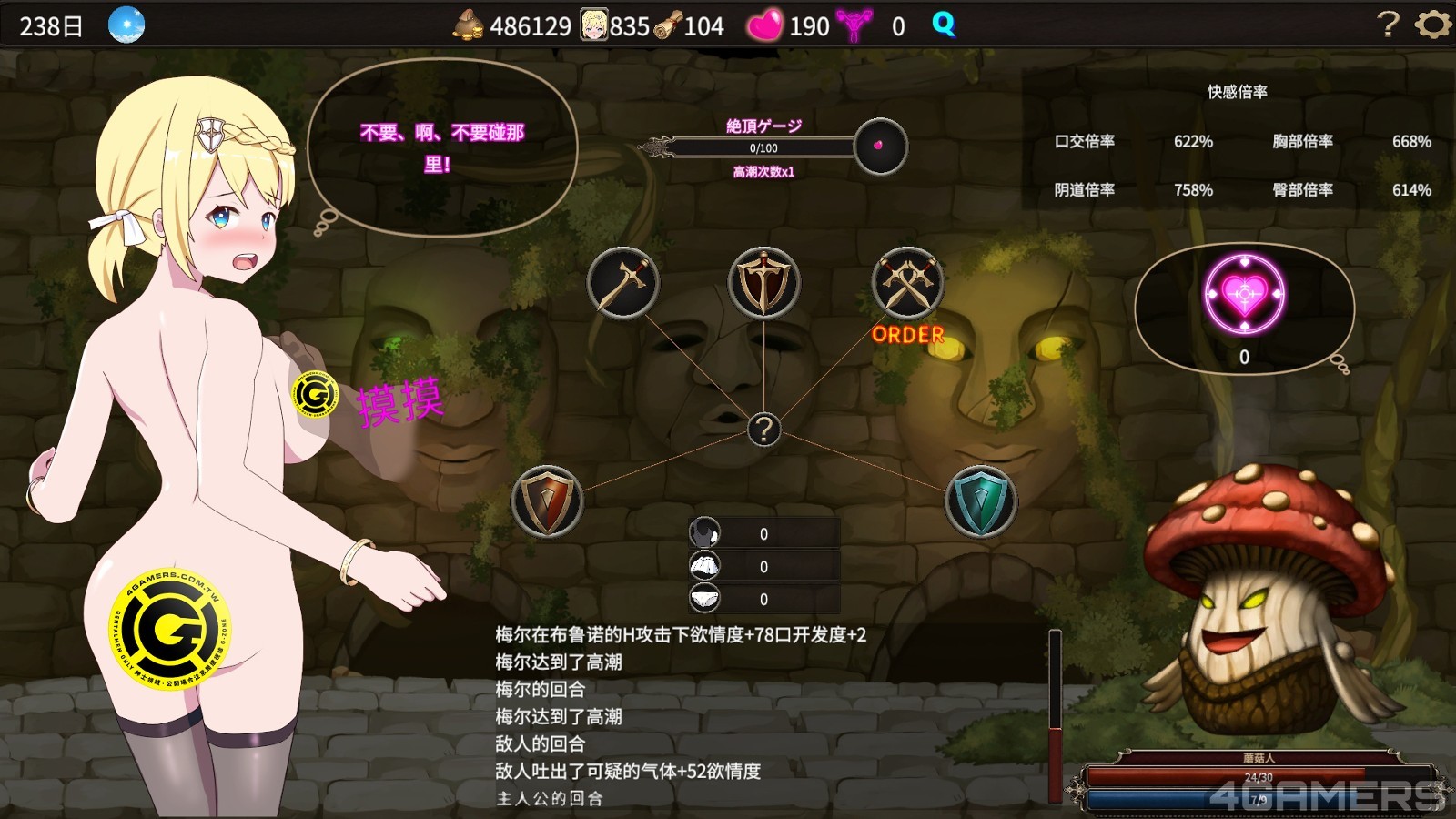Choose the shield-and-sword skill icon

[x=764, y=283]
